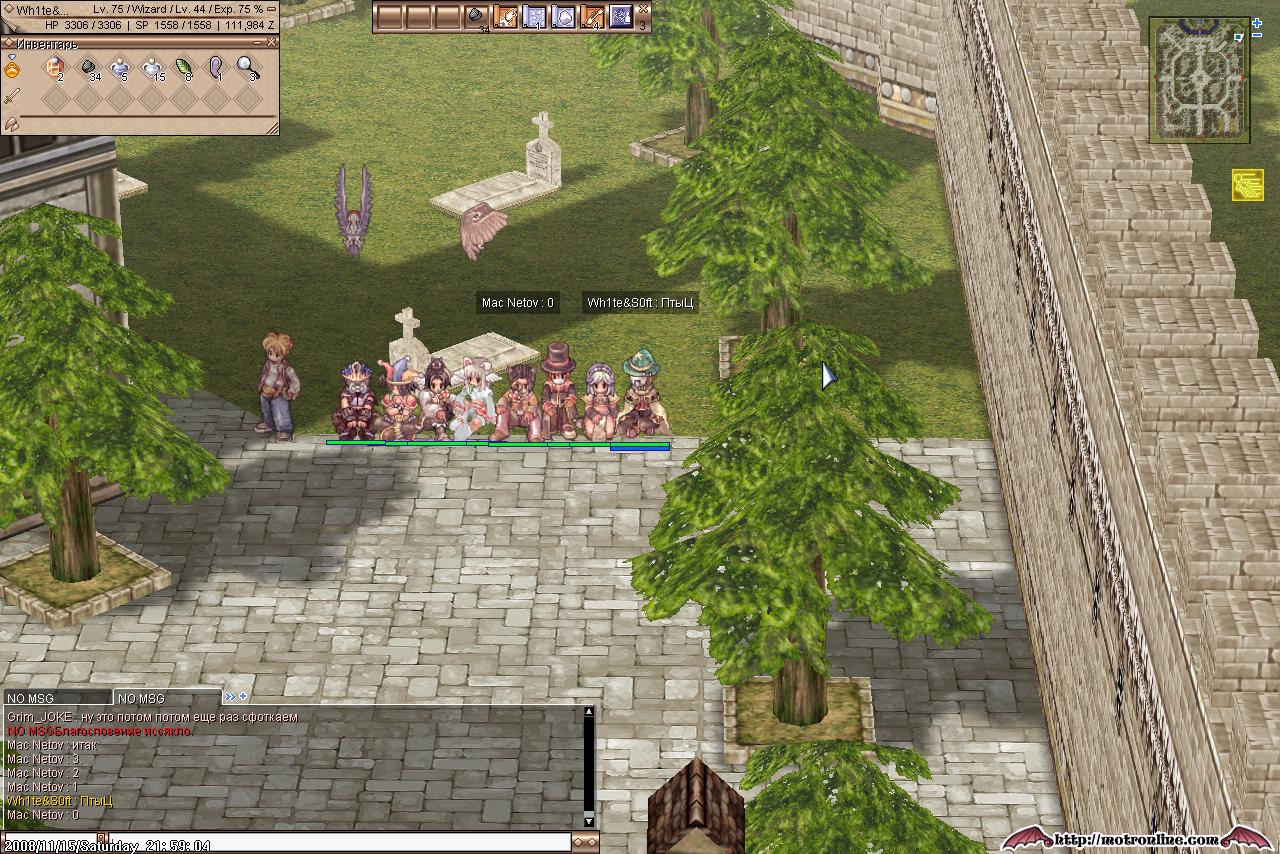Minimize the Инвентарь inventory window
Screen dimensions: 1280x854
point(258,43)
